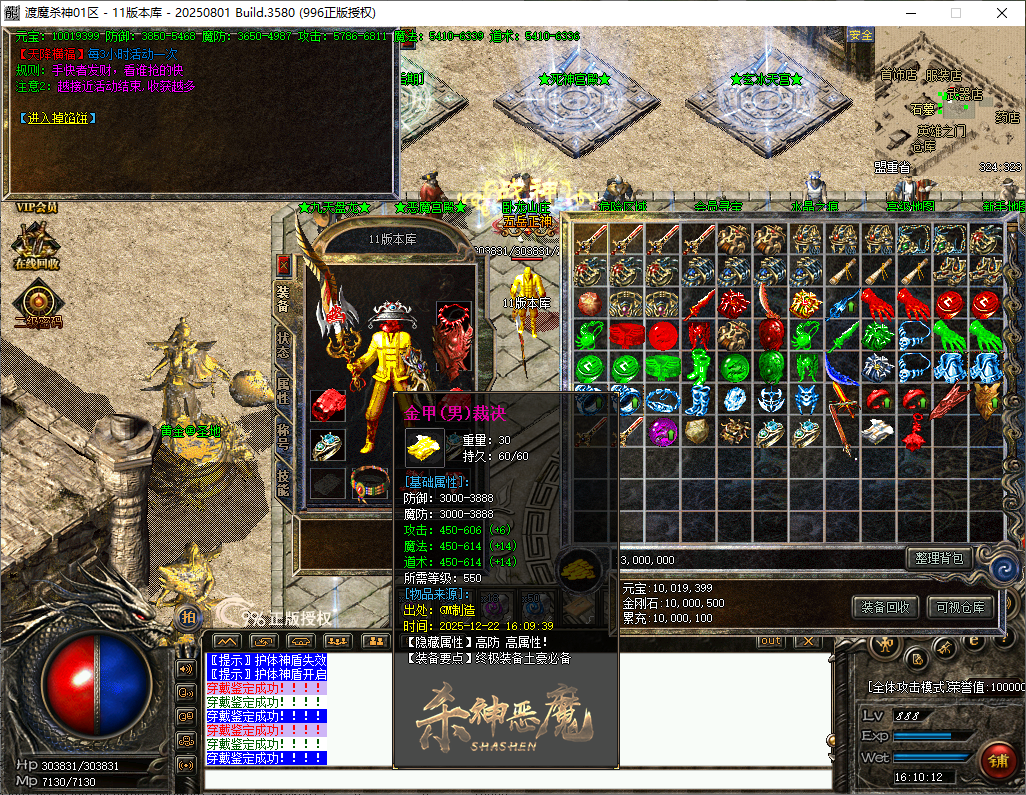Click the chat panel's out button

(x=770, y=641)
